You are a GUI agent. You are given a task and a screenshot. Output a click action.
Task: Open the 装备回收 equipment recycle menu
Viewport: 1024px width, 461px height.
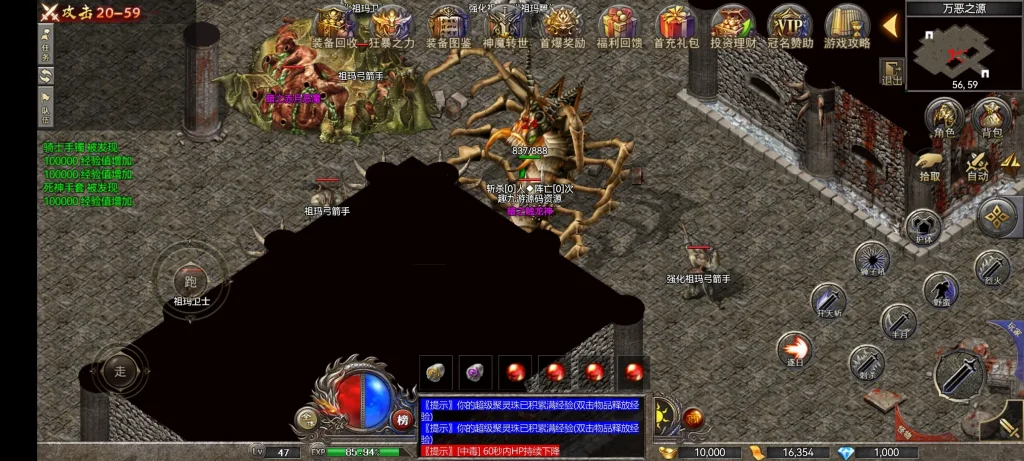coord(335,25)
